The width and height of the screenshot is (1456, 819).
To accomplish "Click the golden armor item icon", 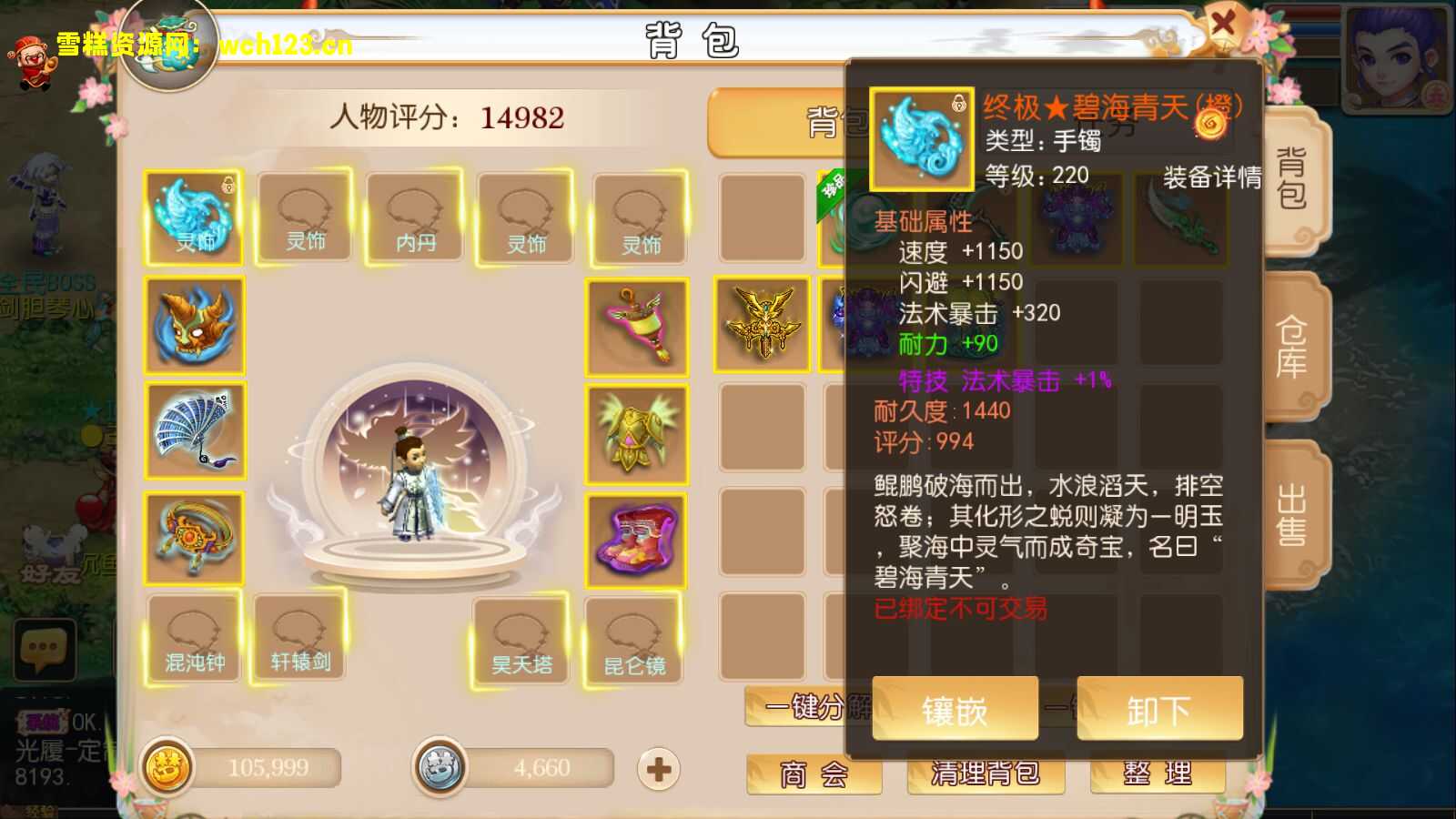I will pos(637,432).
